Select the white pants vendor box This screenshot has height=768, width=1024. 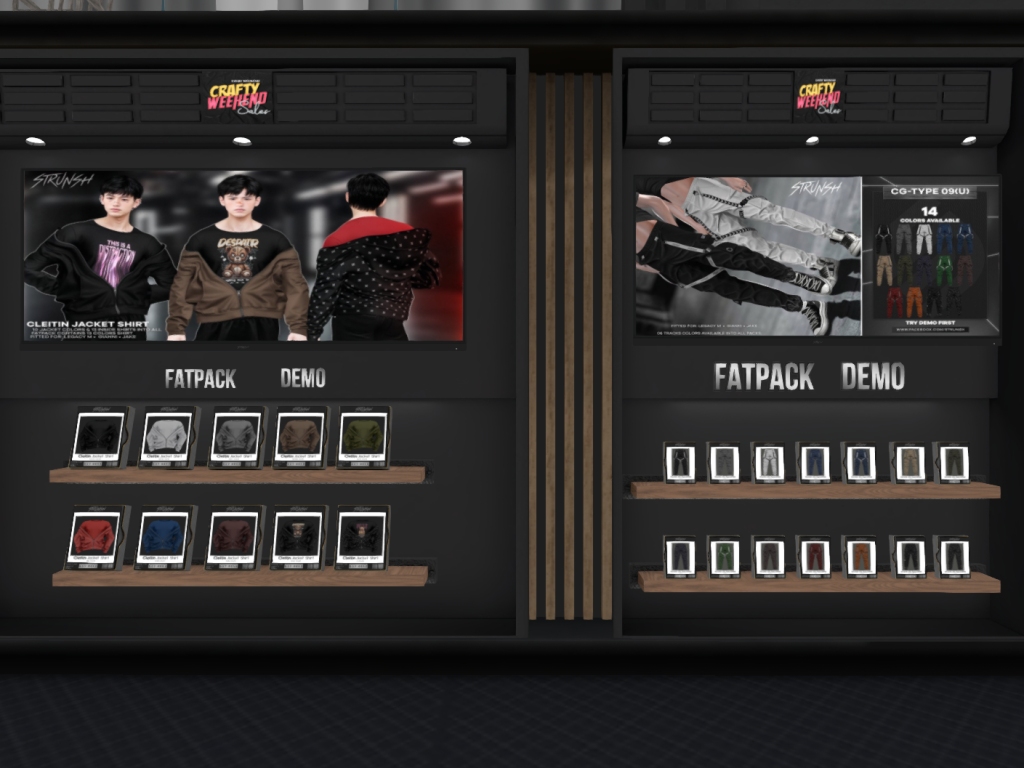coord(769,463)
